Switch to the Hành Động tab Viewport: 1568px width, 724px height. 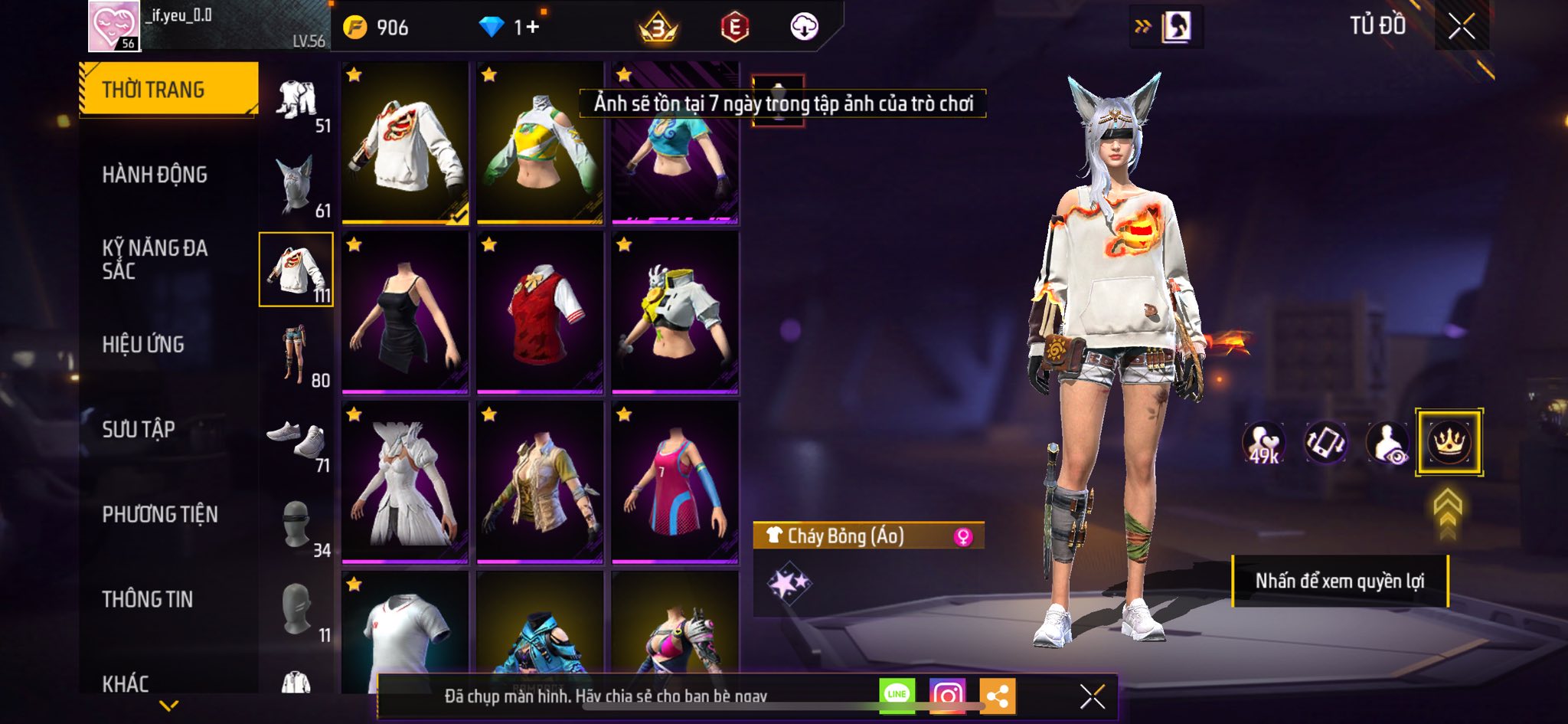click(155, 175)
